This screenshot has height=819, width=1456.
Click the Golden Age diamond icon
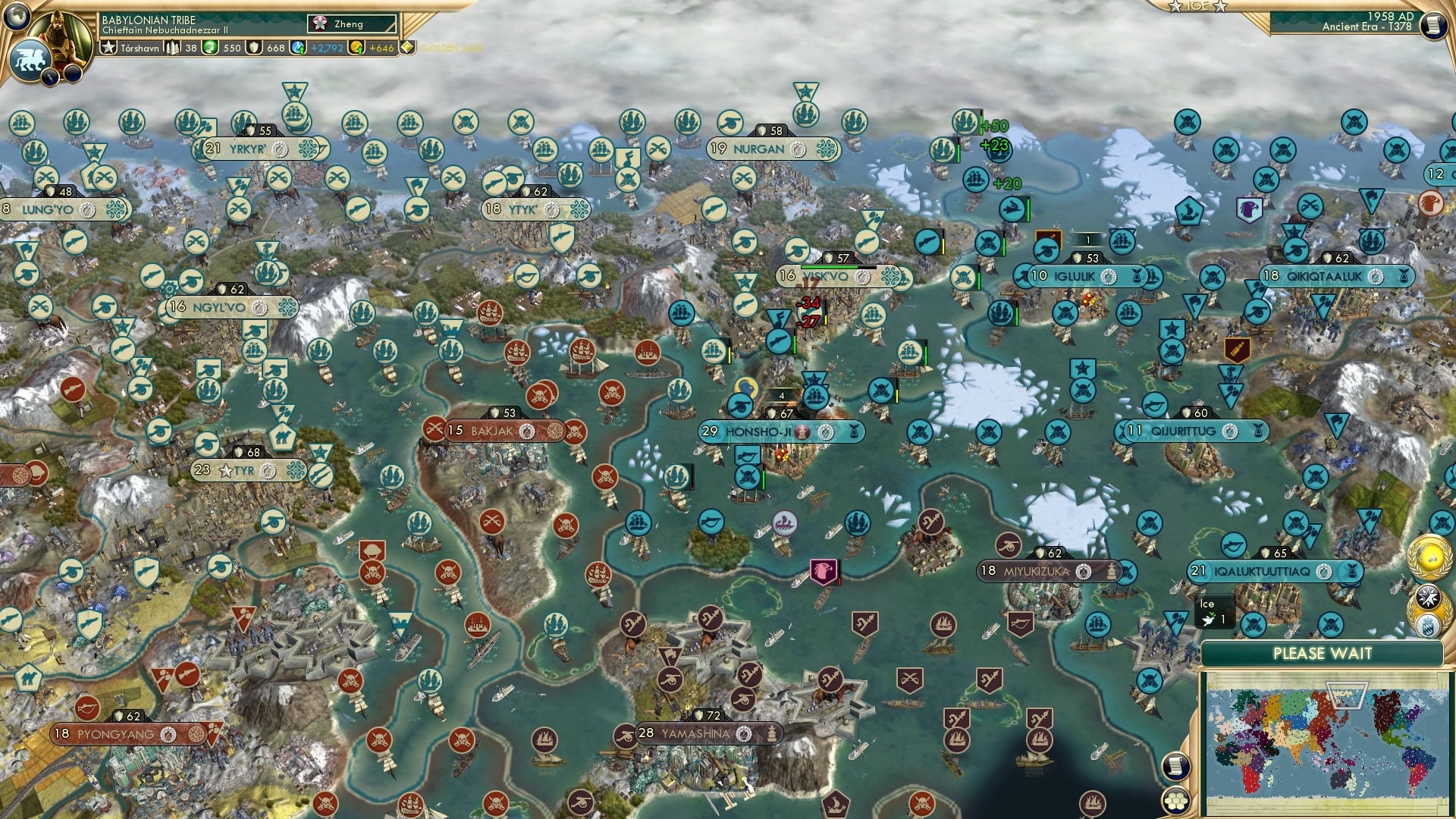click(408, 48)
